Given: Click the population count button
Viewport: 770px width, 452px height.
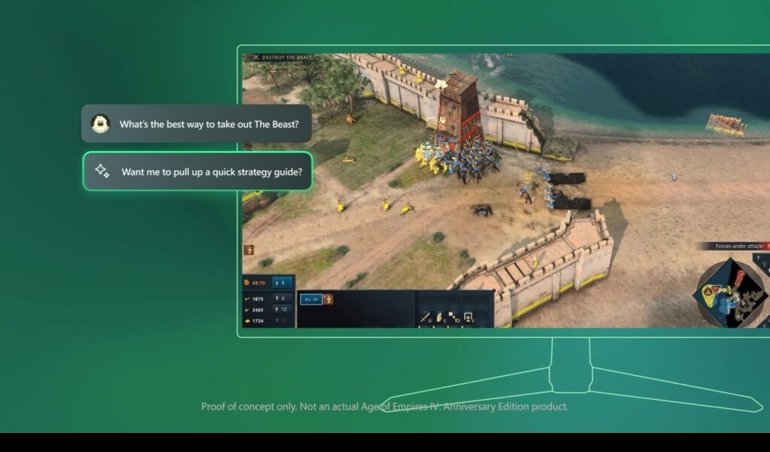Looking at the screenshot, I should coord(282,282).
